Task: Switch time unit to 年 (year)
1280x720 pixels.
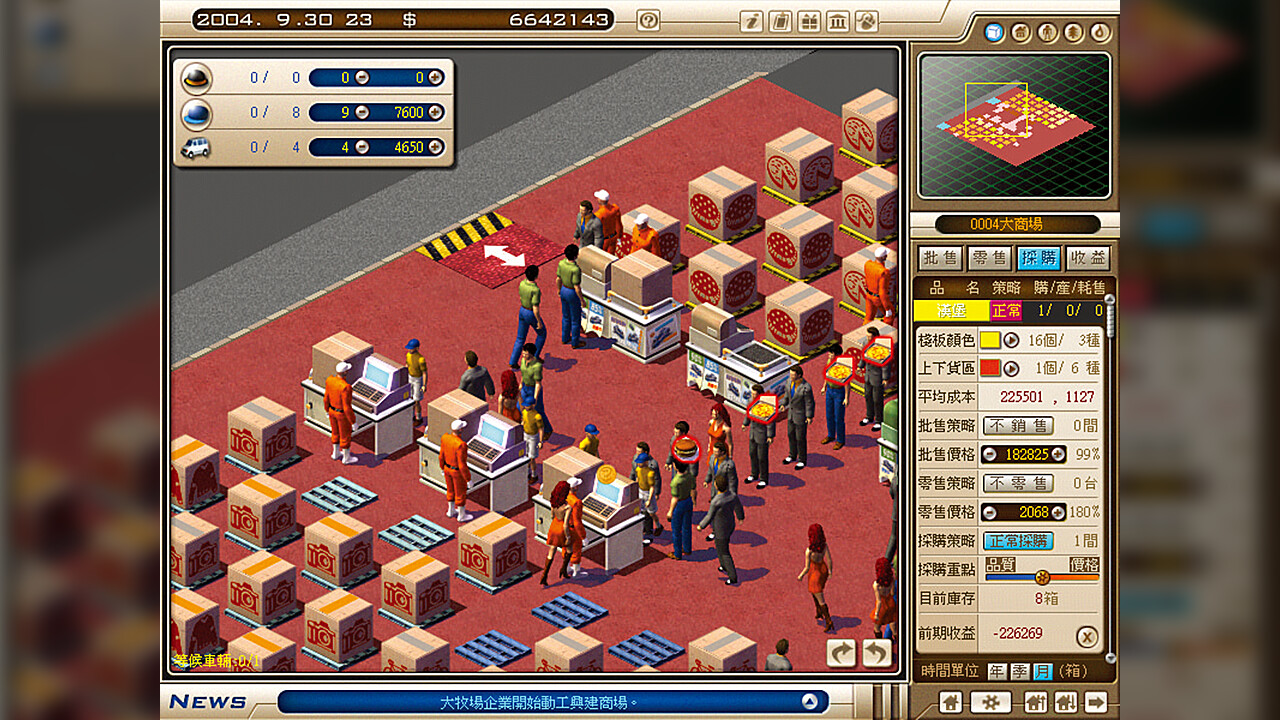Action: tap(996, 671)
